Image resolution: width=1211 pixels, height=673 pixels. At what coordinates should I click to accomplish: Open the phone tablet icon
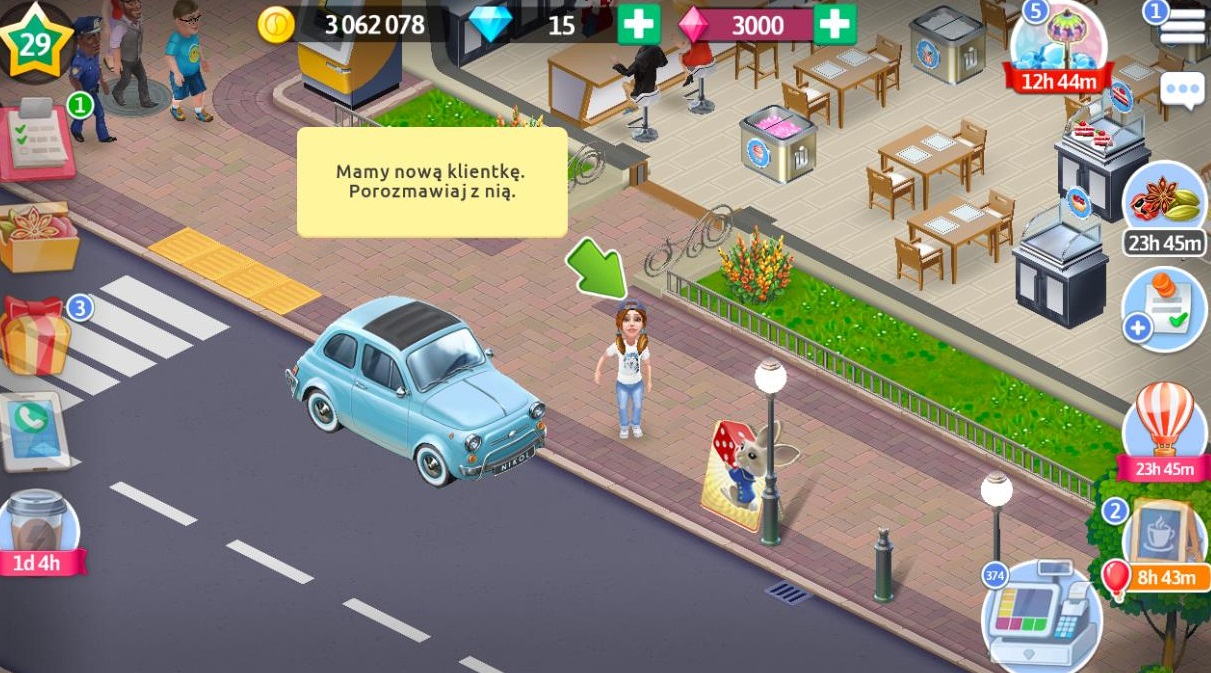36,430
